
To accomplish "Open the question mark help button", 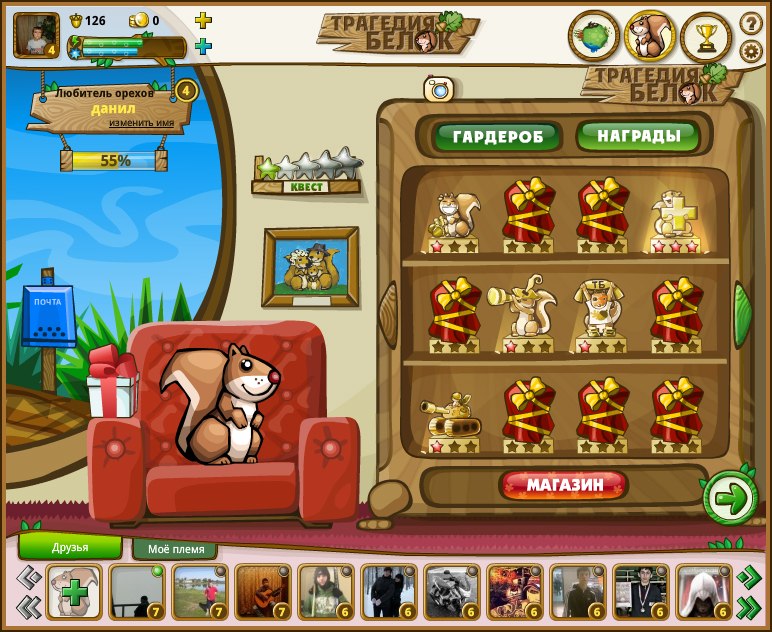I will [x=751, y=23].
